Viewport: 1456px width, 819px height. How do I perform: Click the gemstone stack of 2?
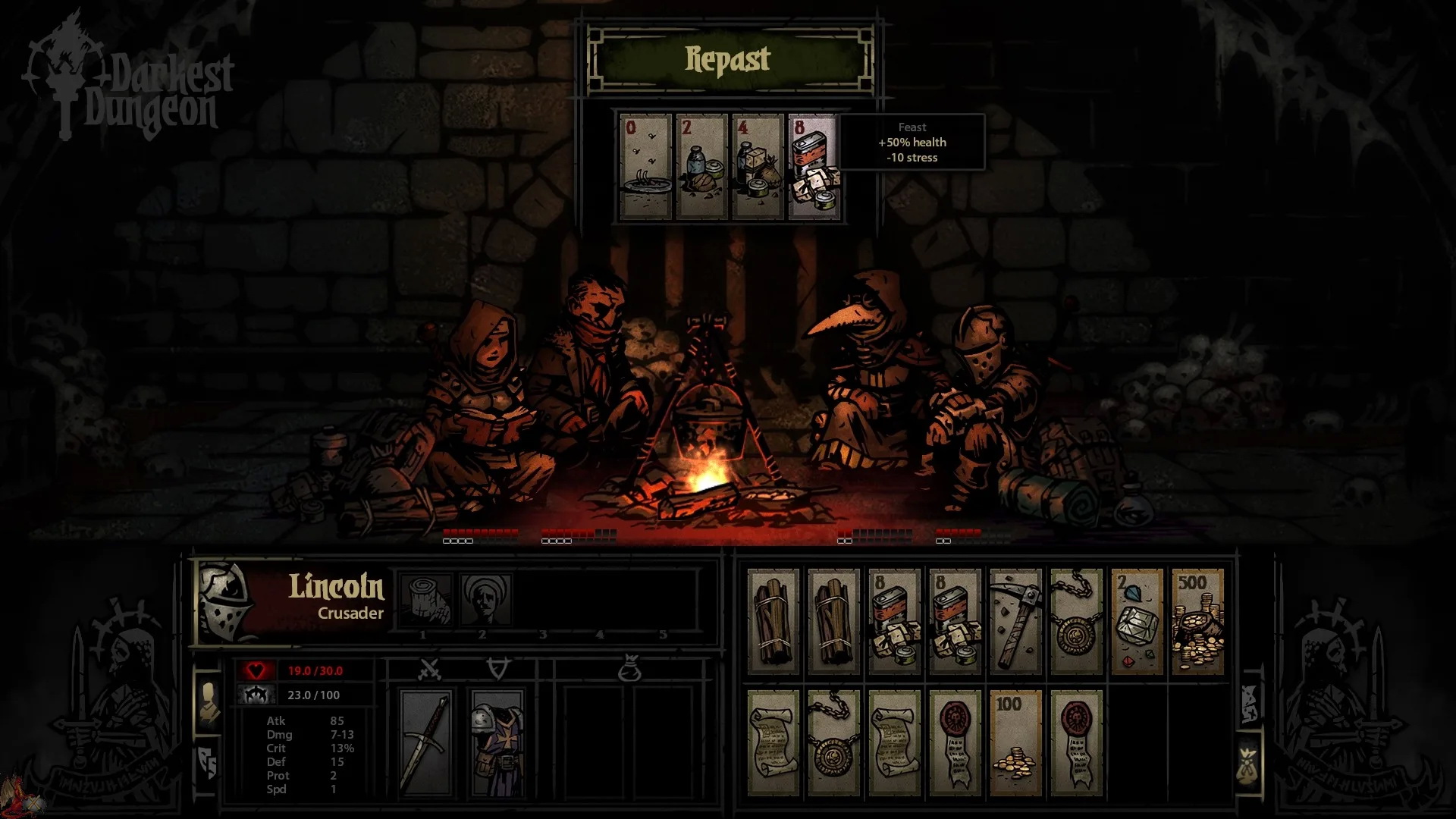[1136, 622]
